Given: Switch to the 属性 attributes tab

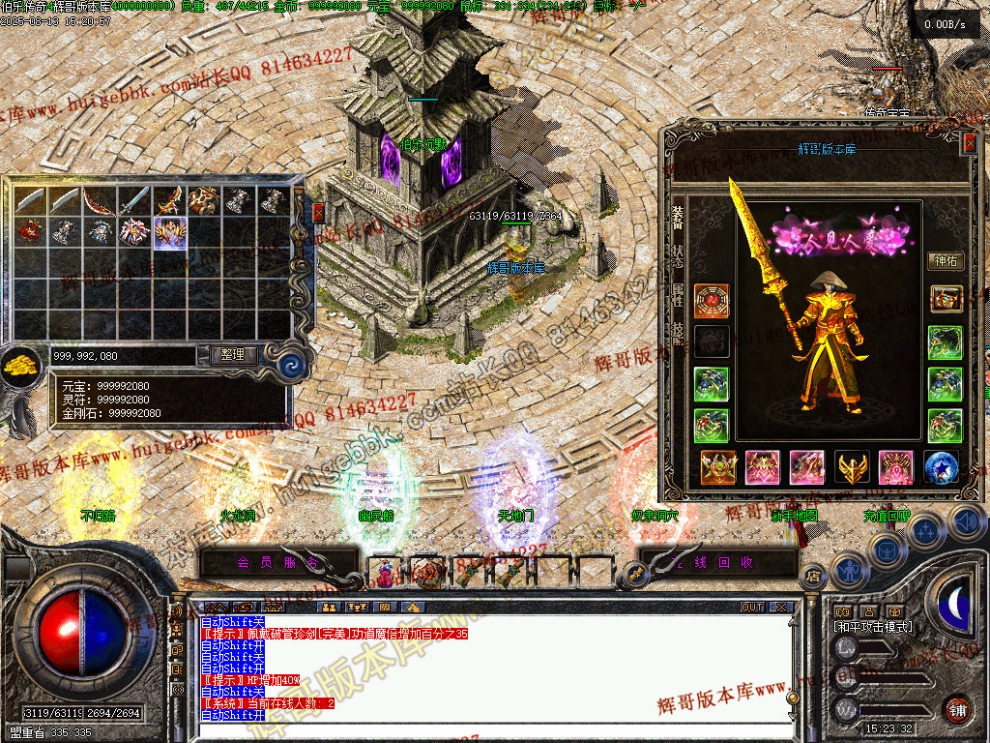Looking at the screenshot, I should (677, 290).
